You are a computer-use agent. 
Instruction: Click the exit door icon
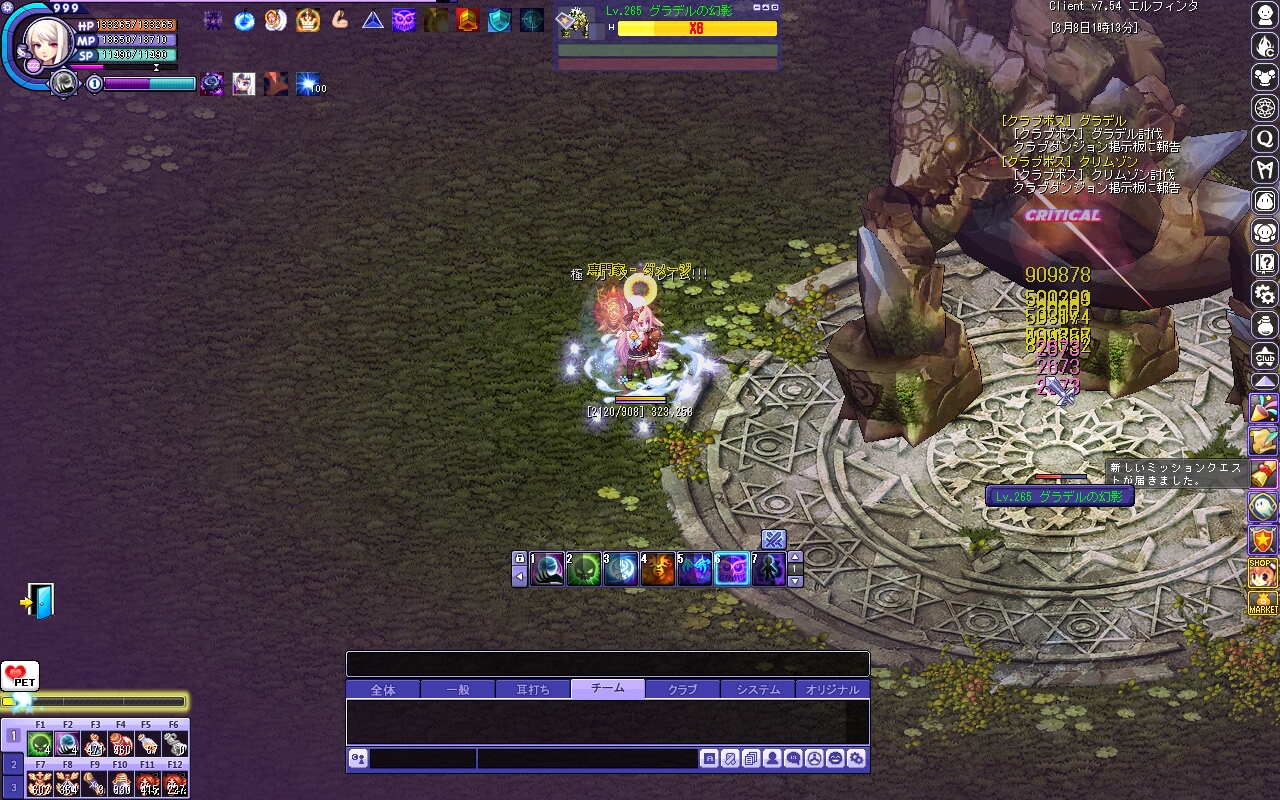[x=38, y=601]
